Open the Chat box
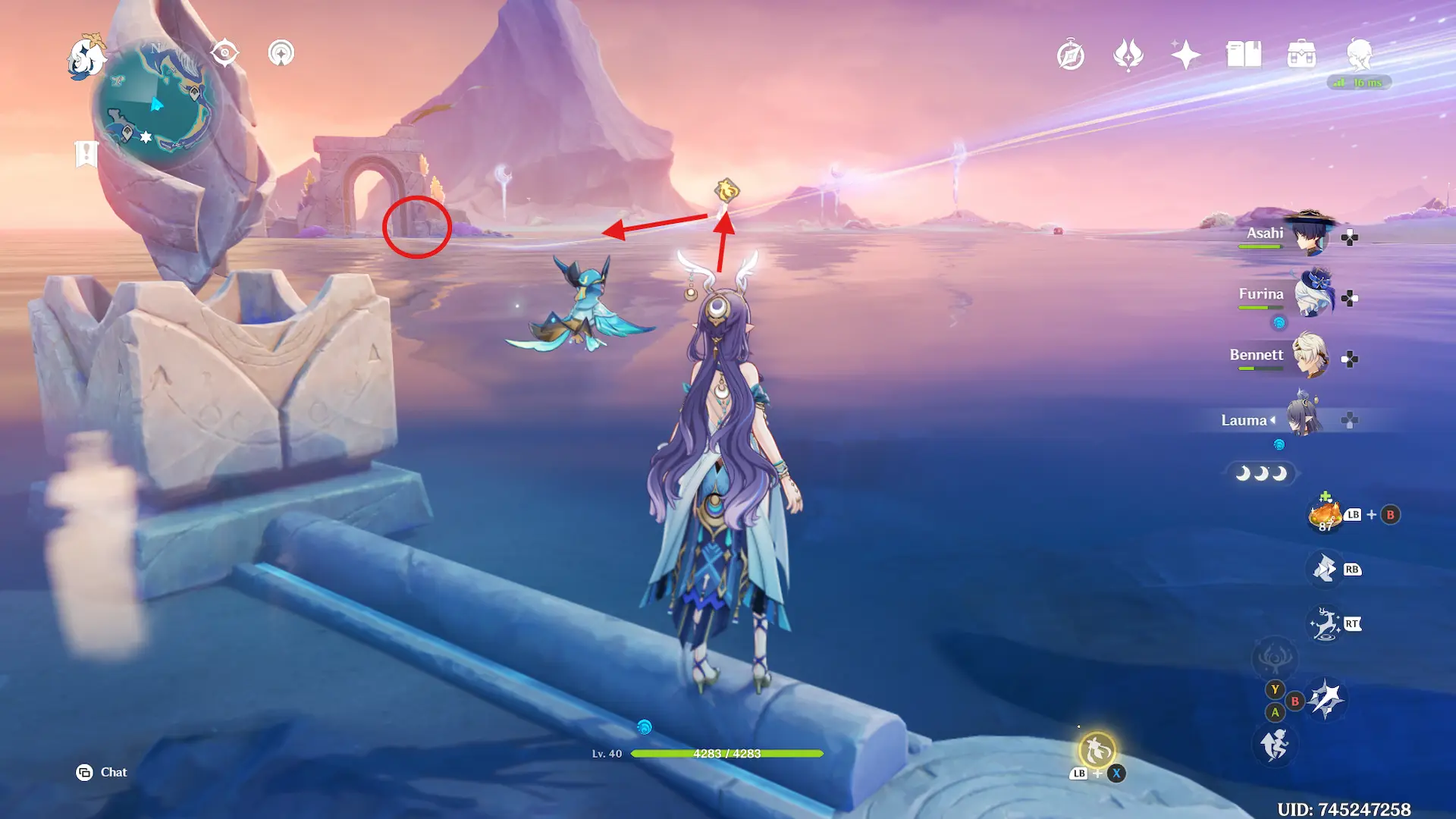 point(102,772)
